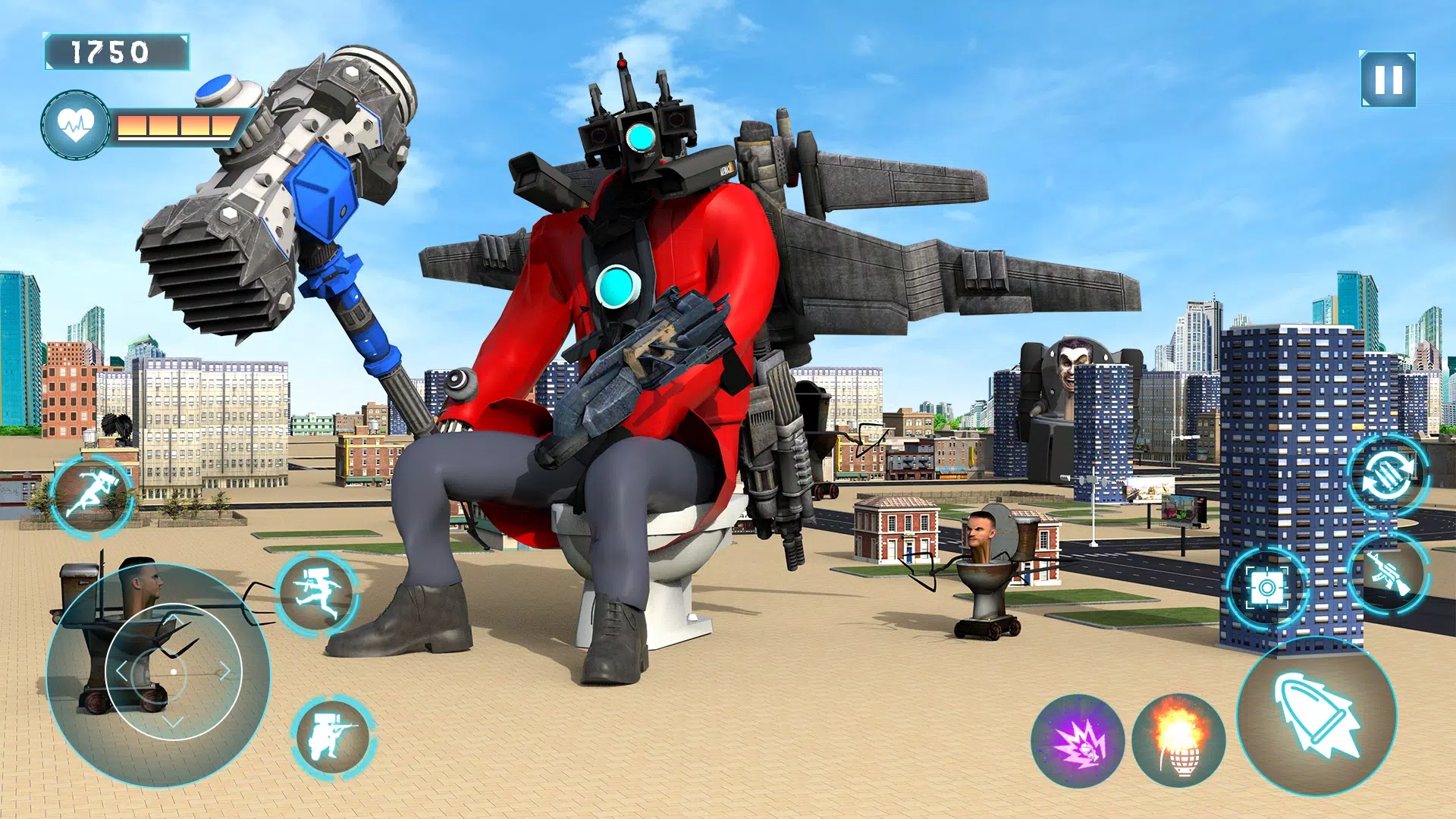
Task: Fire the rocket attack button
Action: click(1317, 717)
